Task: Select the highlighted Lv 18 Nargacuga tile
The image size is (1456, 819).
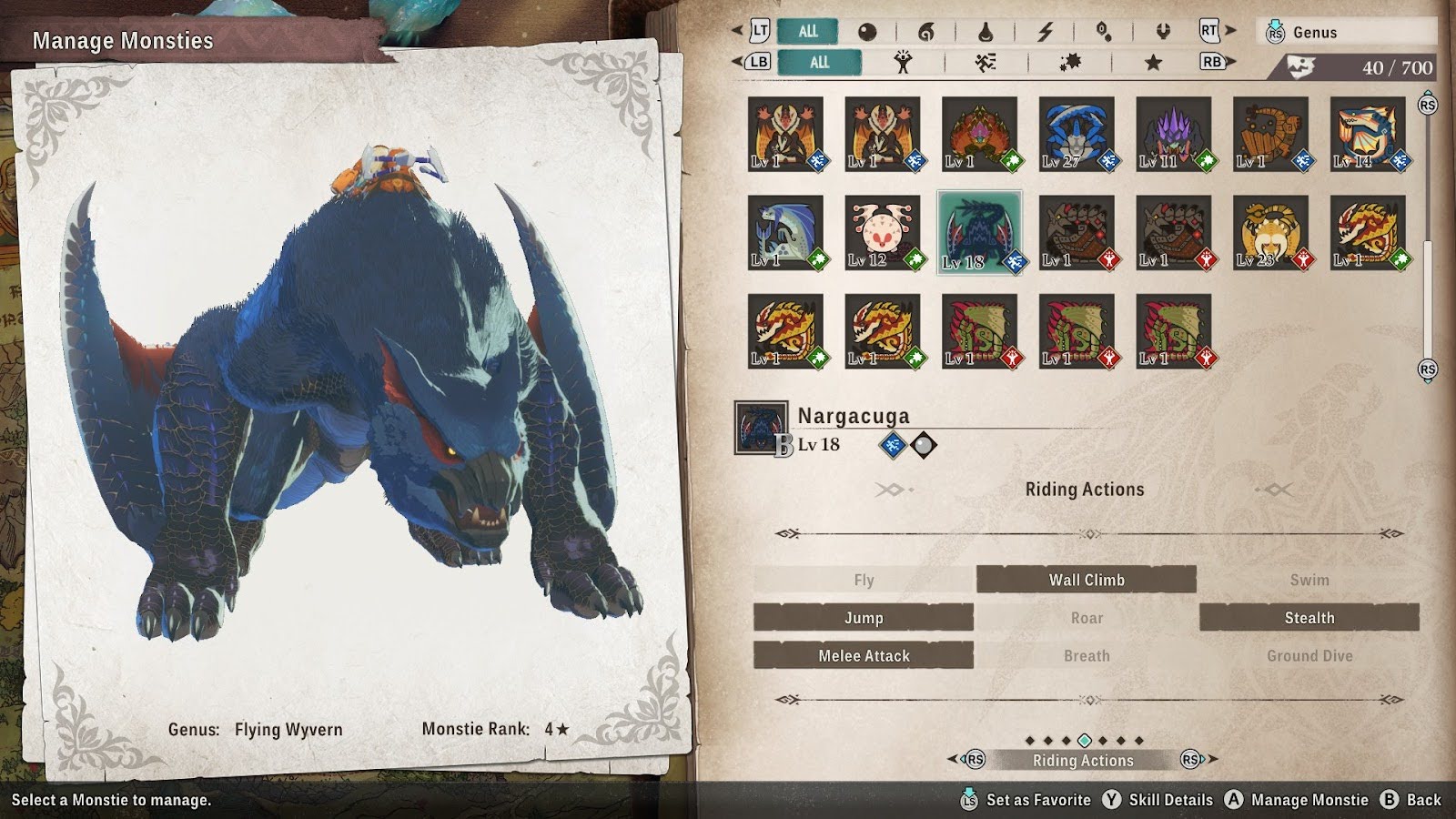Action: tap(979, 232)
